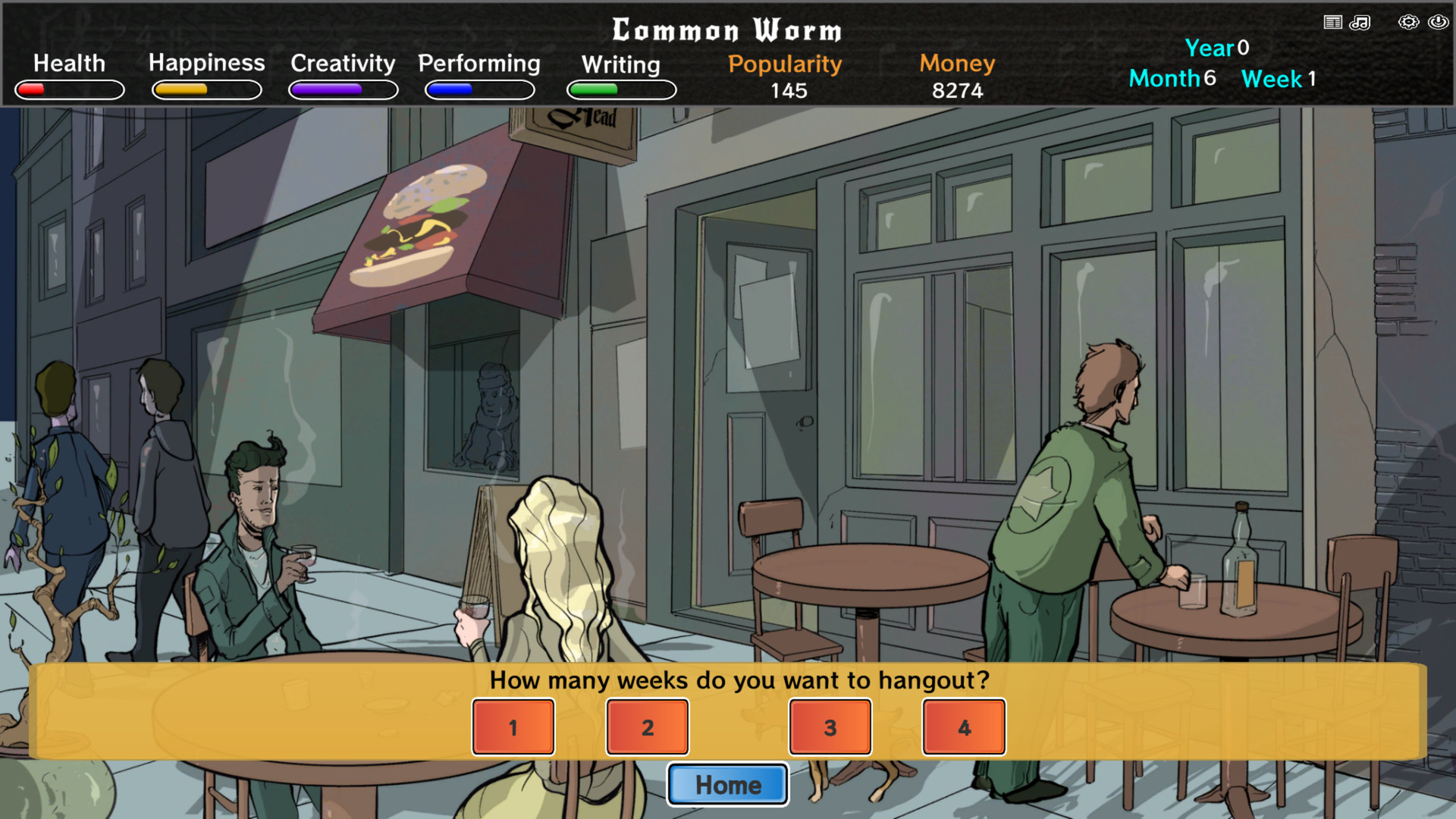Click the purple Creativity bar
The image size is (1456, 819).
point(342,89)
